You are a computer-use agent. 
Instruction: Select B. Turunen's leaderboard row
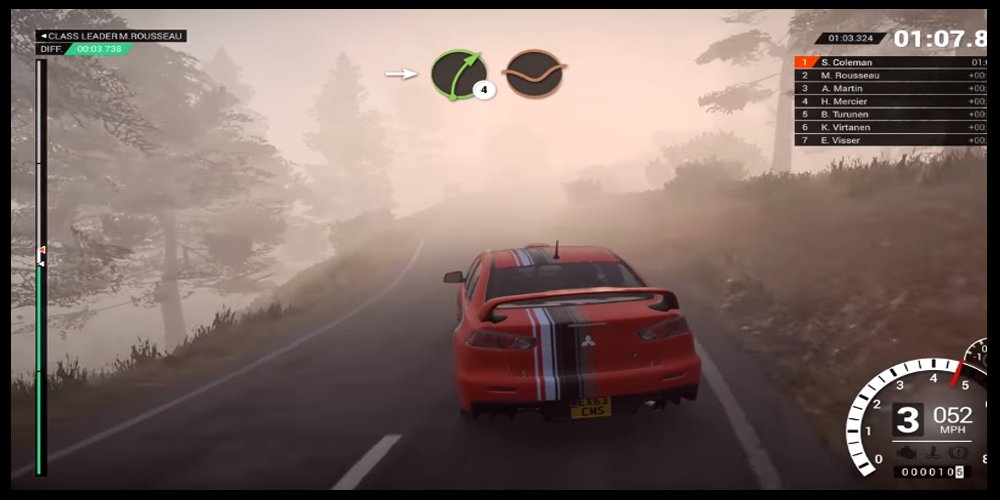[x=890, y=114]
